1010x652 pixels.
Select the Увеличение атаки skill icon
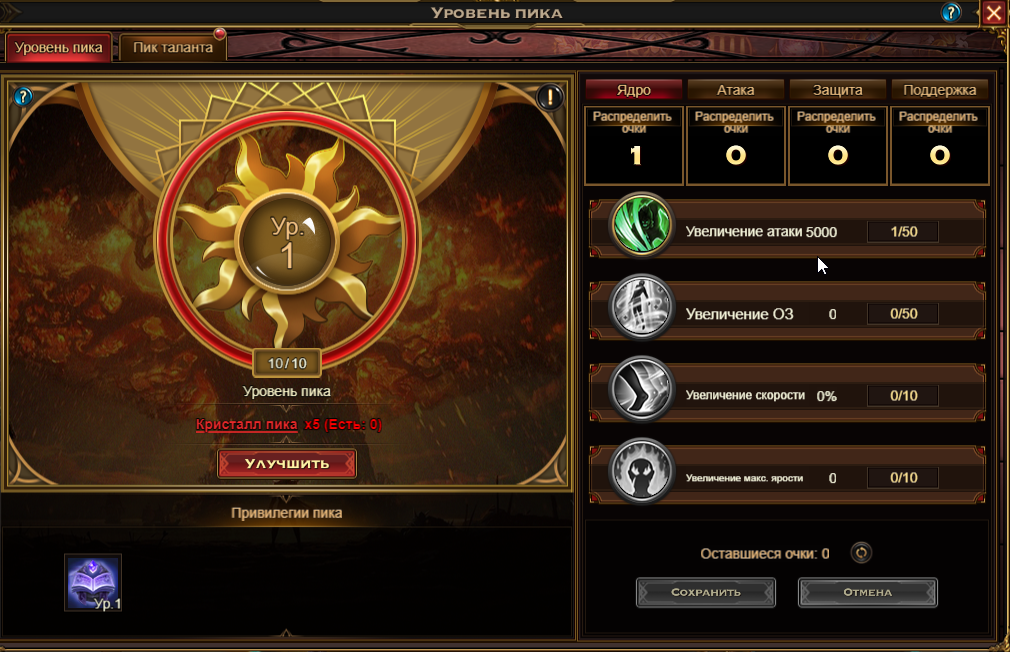[x=641, y=227]
